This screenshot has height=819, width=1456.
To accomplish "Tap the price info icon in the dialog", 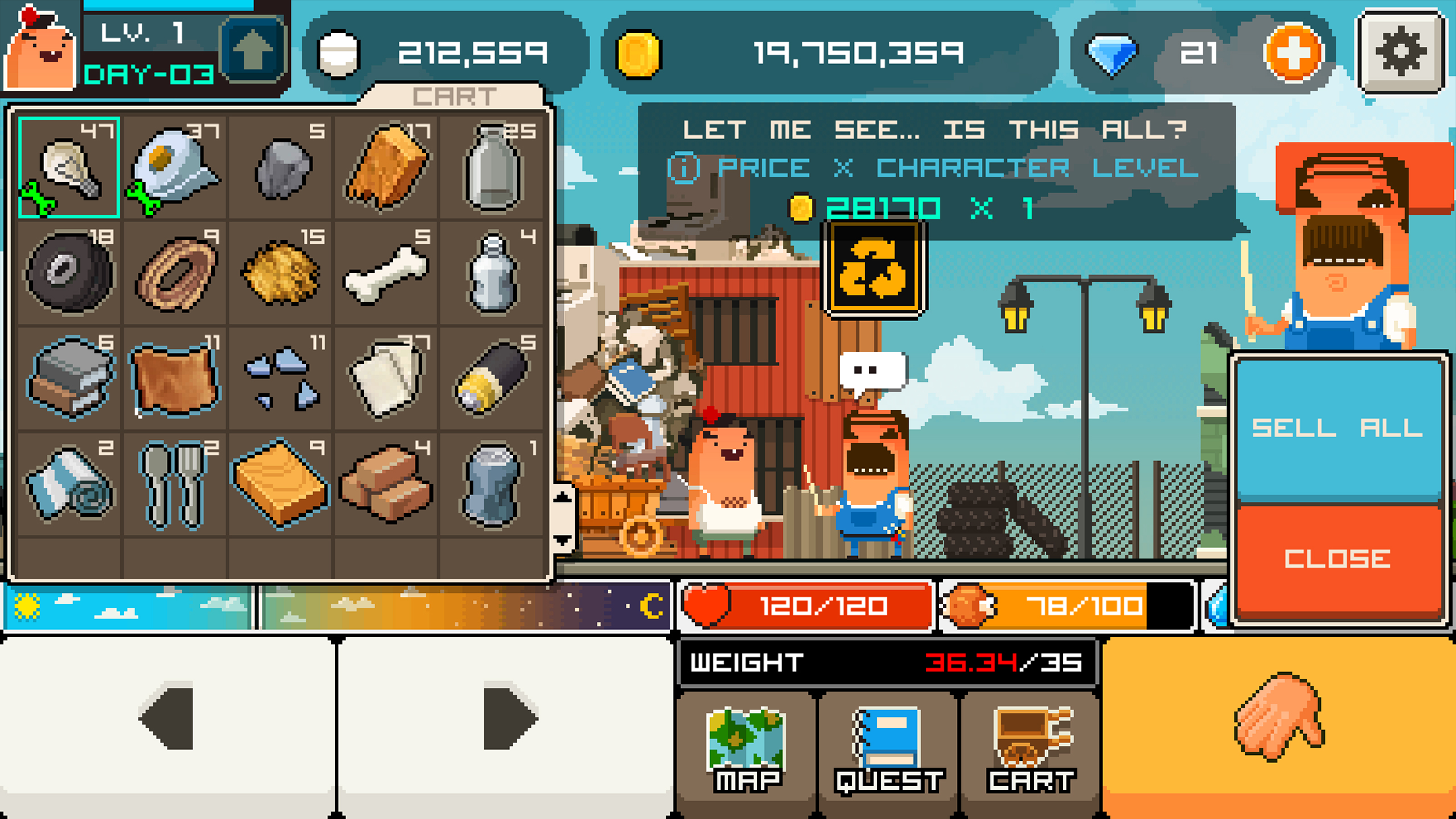I will pyautogui.click(x=683, y=167).
